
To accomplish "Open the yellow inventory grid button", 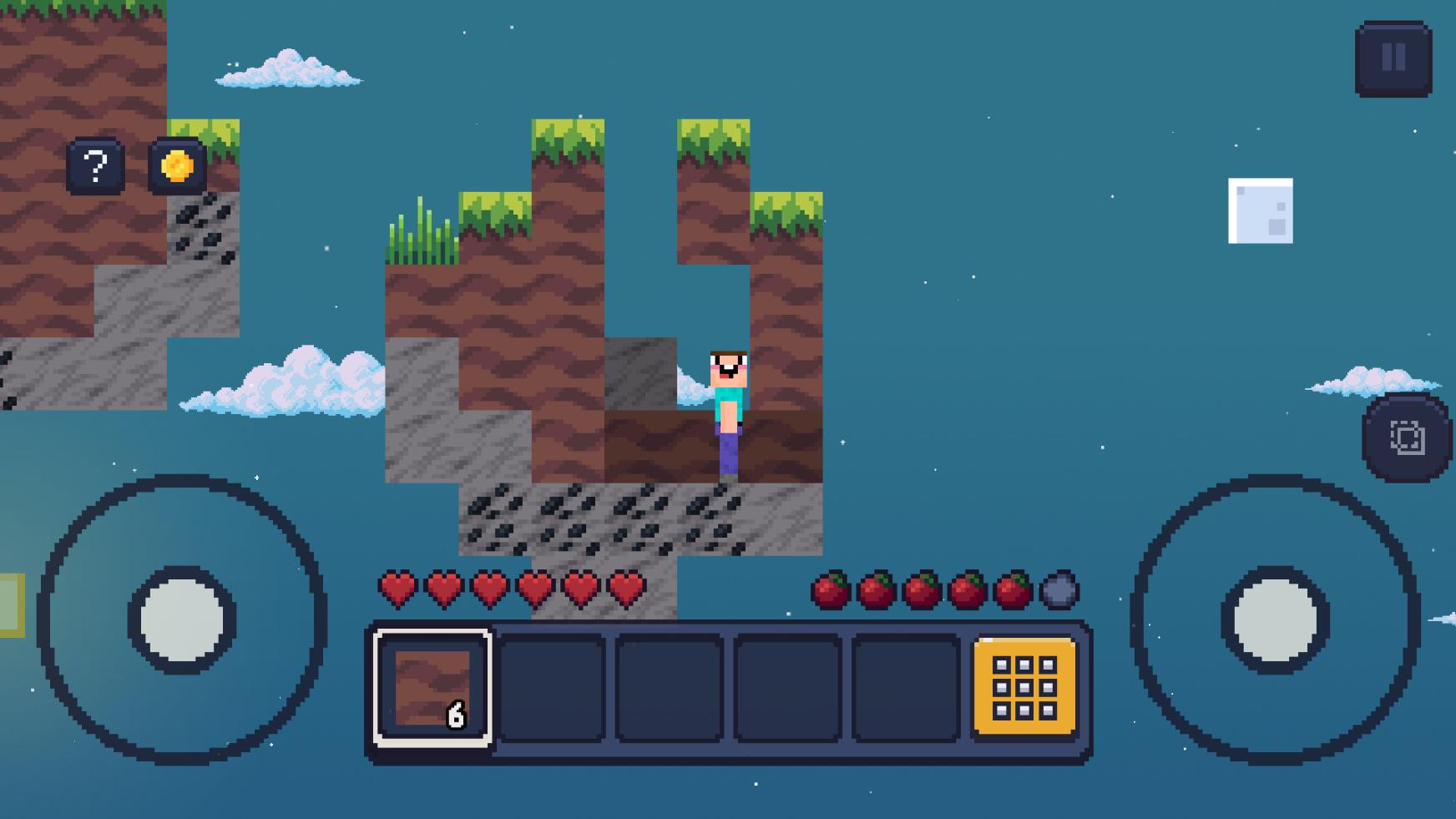I will (1024, 688).
